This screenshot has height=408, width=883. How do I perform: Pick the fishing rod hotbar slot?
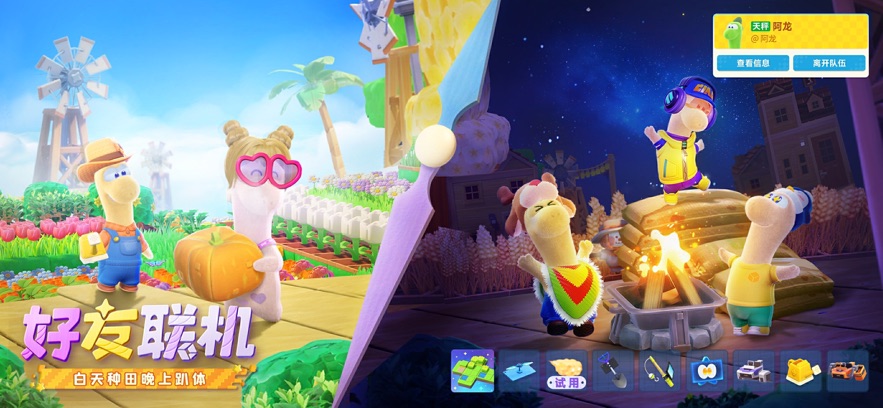click(x=660, y=370)
